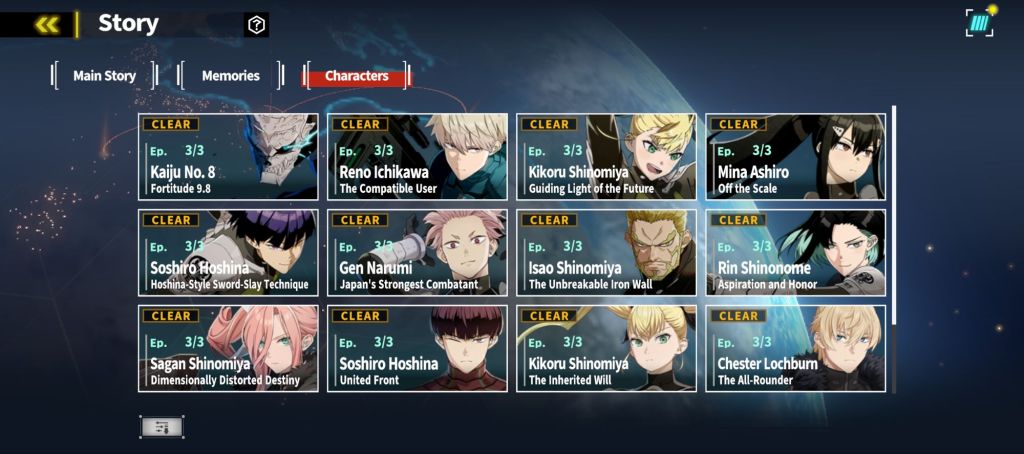Choose Kikoru Shinomiya Guiding Light of the Future

coord(606,157)
